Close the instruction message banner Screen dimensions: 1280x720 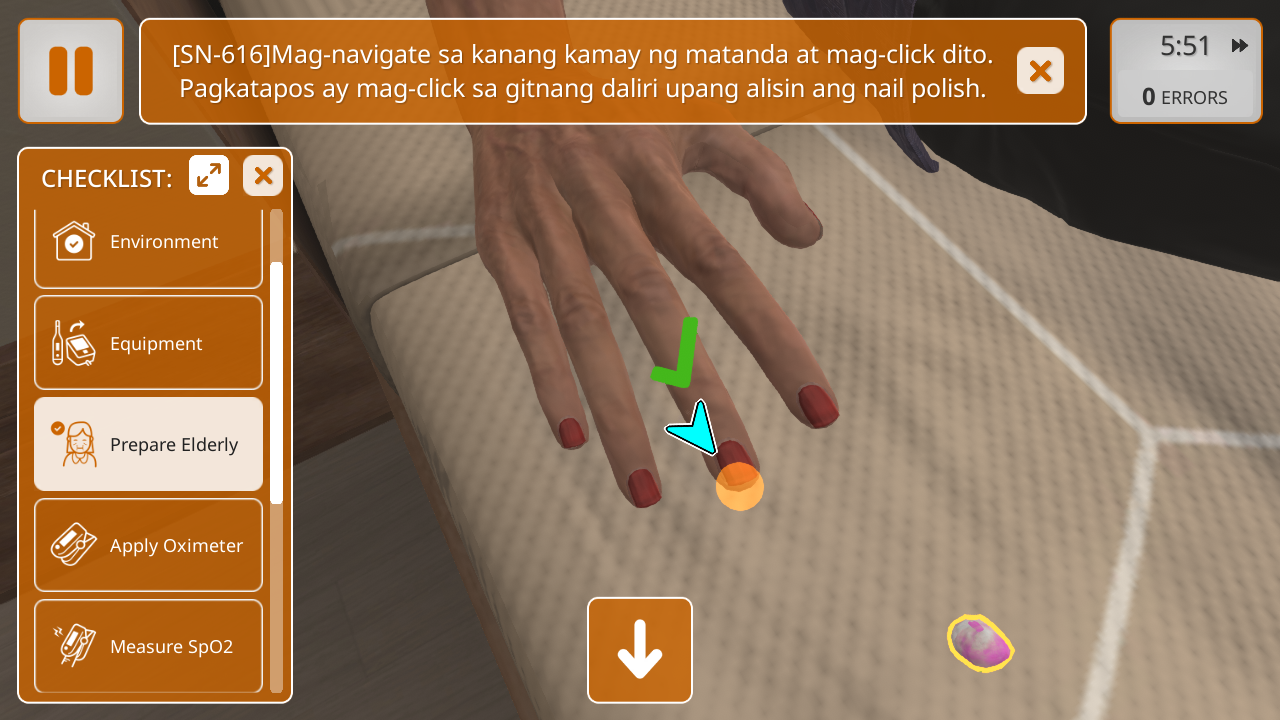pyautogui.click(x=1040, y=71)
